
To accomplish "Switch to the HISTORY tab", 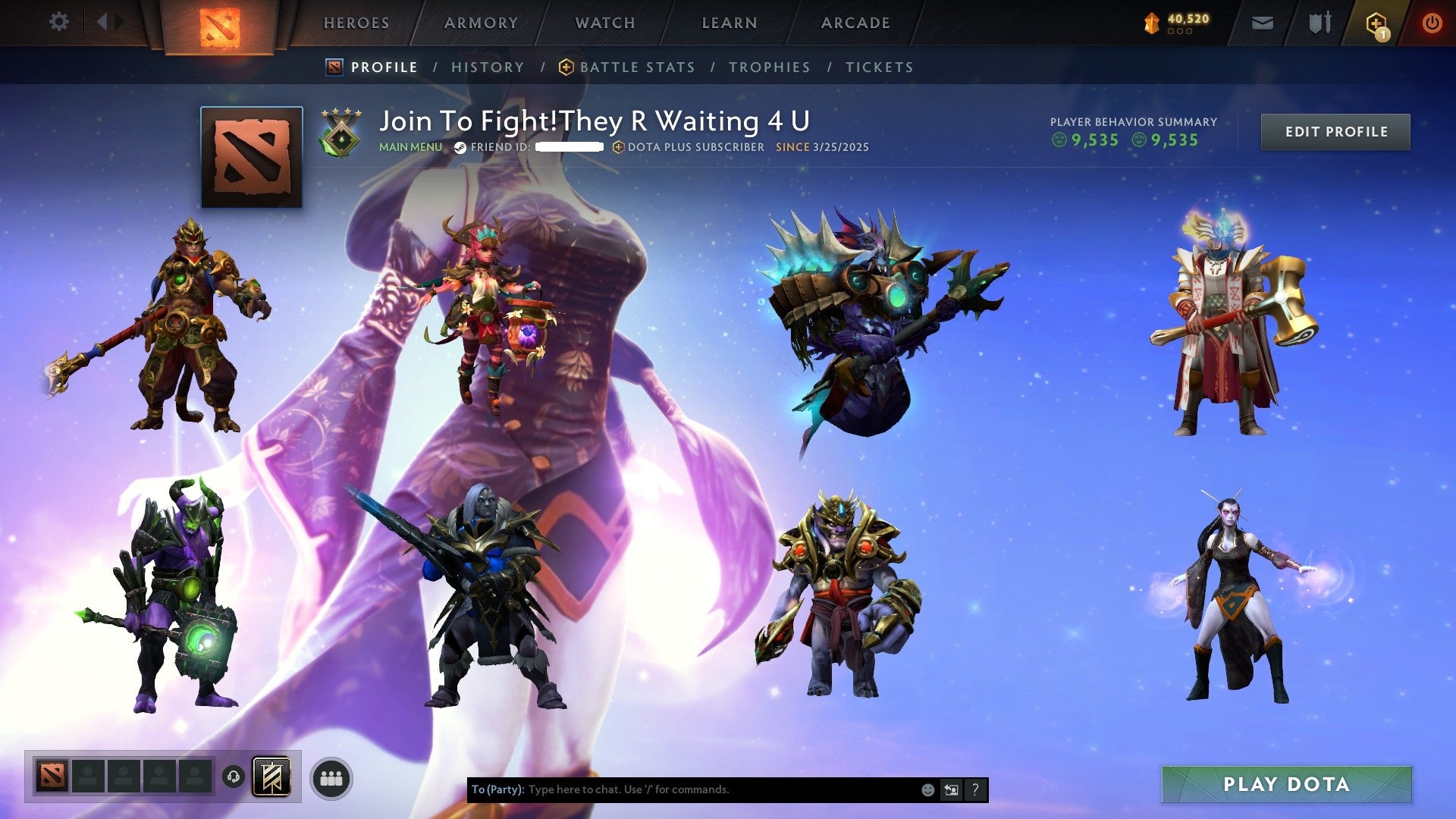I will 488,67.
